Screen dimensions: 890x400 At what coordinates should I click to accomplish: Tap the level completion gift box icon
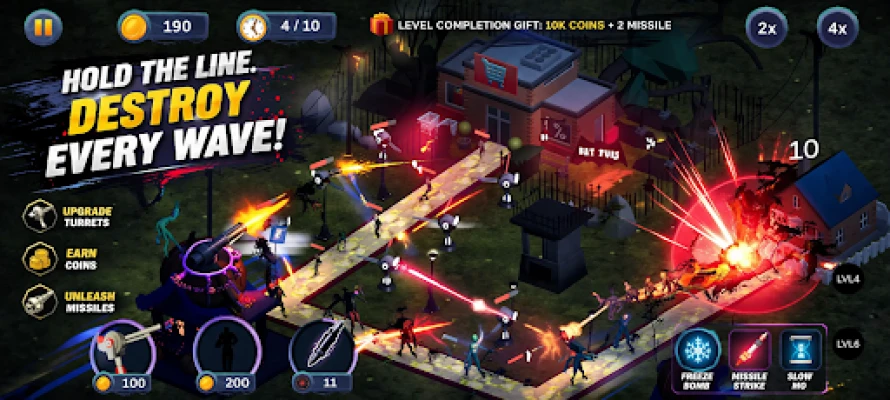tap(380, 24)
